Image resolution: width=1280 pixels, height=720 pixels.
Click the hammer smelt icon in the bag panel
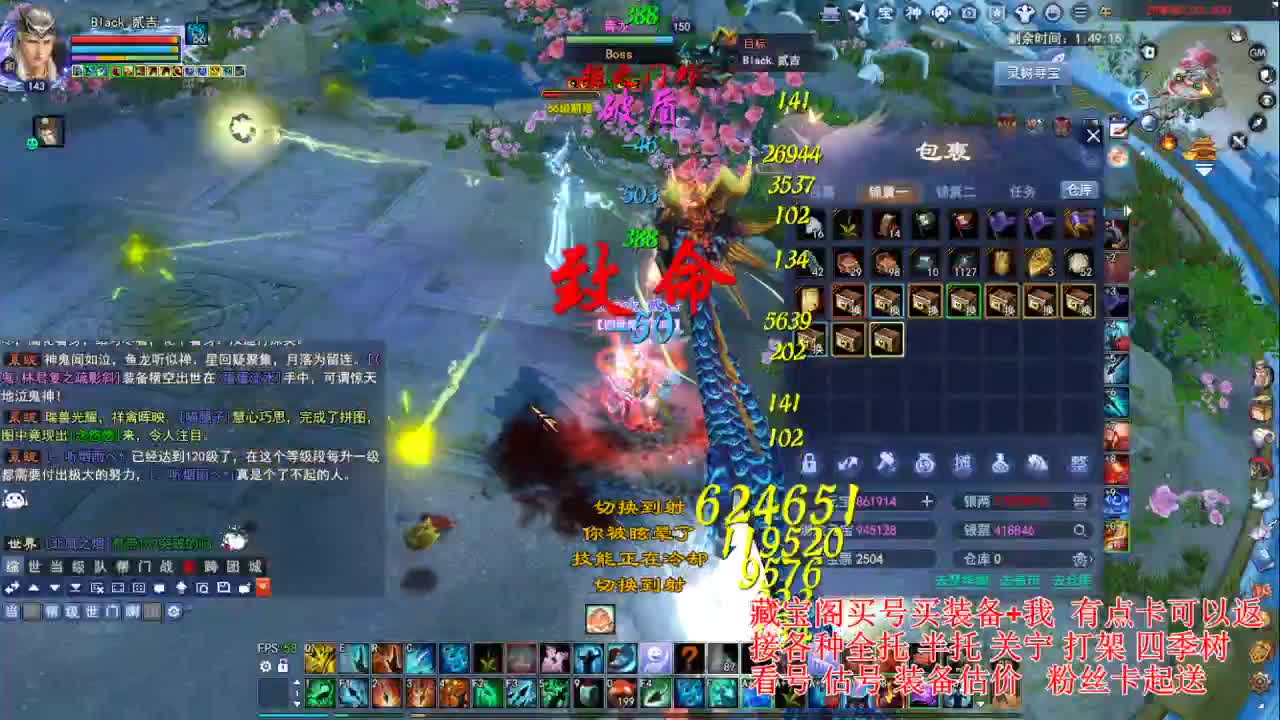pyautogui.click(x=888, y=463)
